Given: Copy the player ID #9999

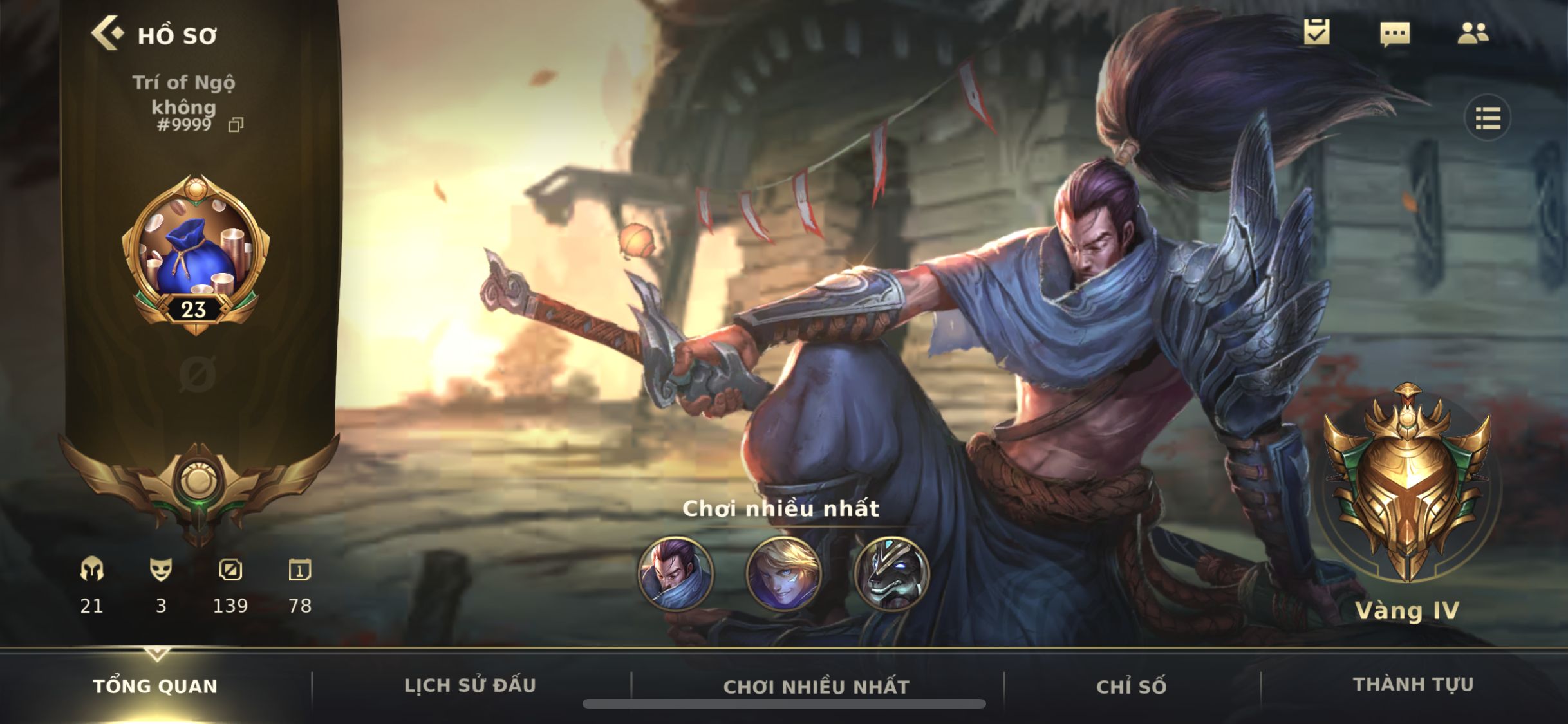Looking at the screenshot, I should (236, 125).
